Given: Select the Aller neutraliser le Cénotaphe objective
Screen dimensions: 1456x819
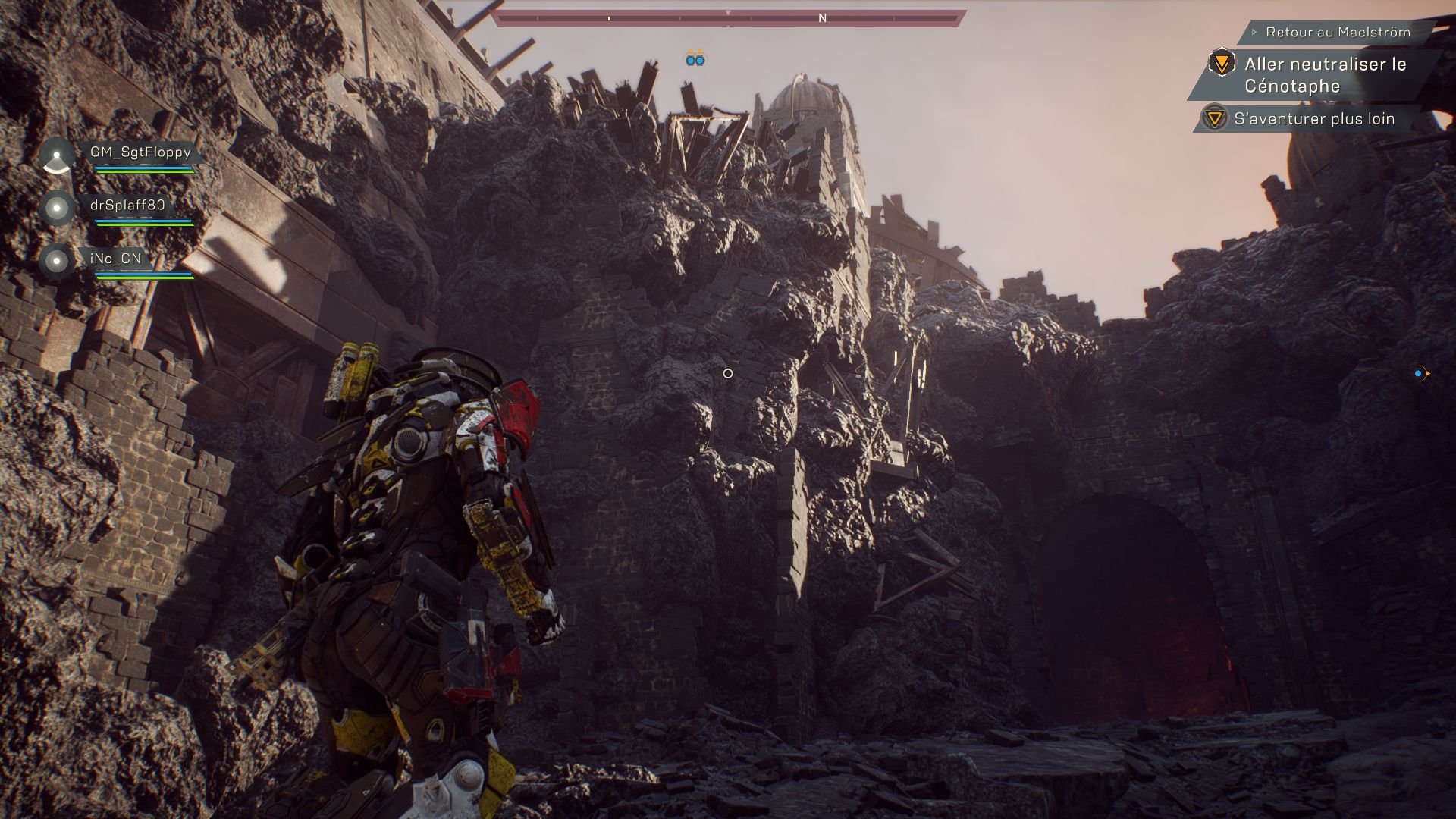Looking at the screenshot, I should pyautogui.click(x=1324, y=75).
